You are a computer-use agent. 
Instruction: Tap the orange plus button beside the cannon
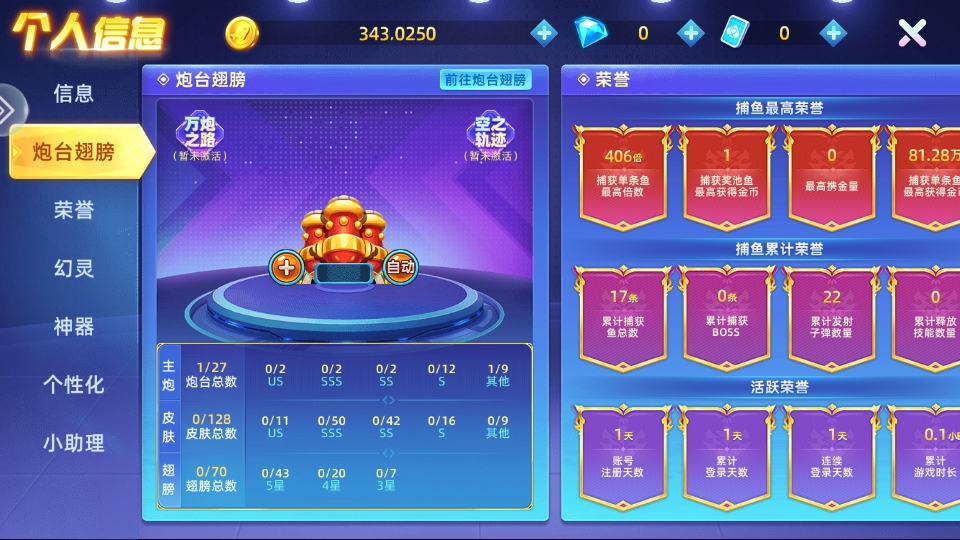pyautogui.click(x=287, y=267)
